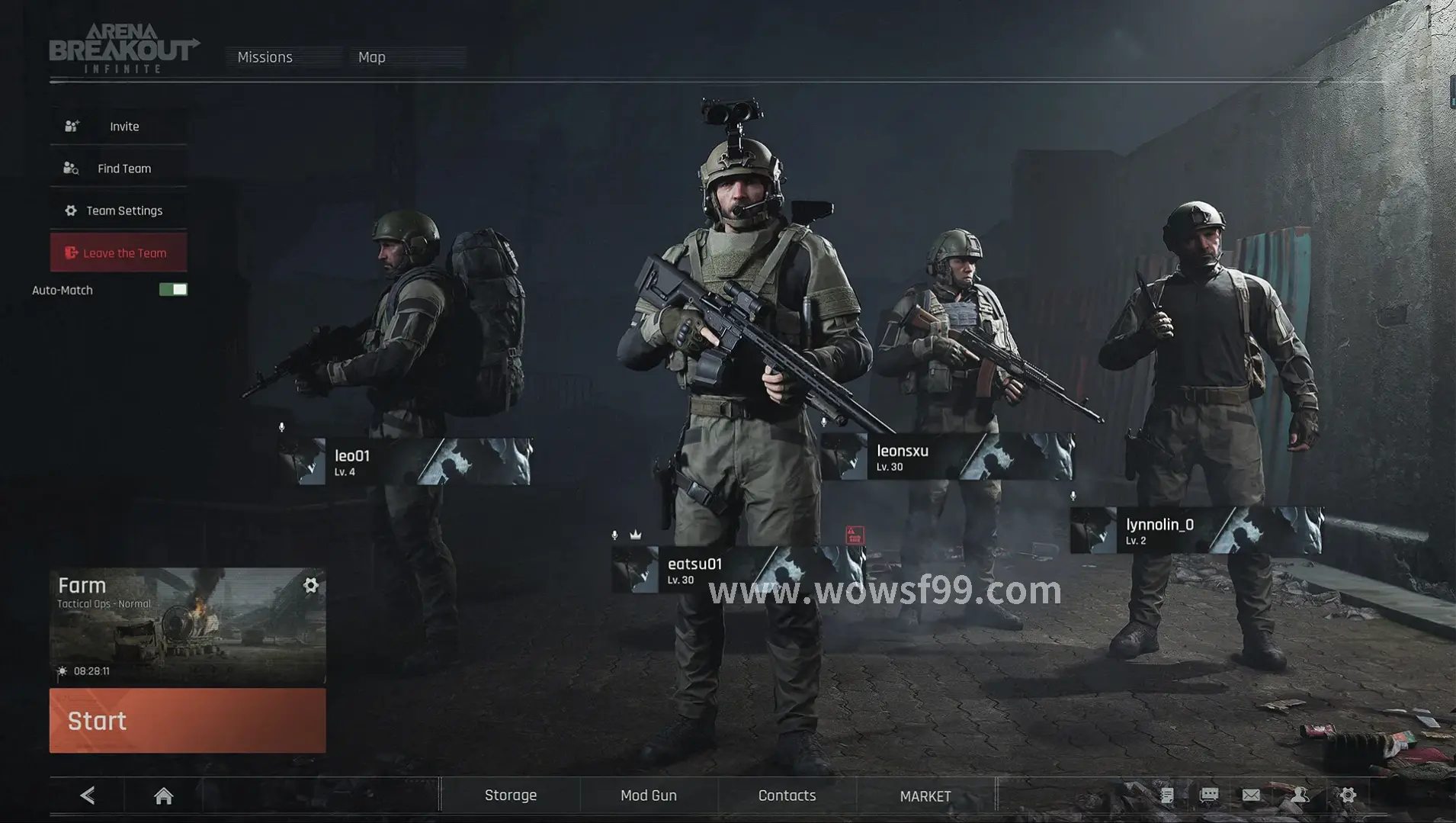
Task: Open the Farm map gear settings
Action: pyautogui.click(x=311, y=585)
